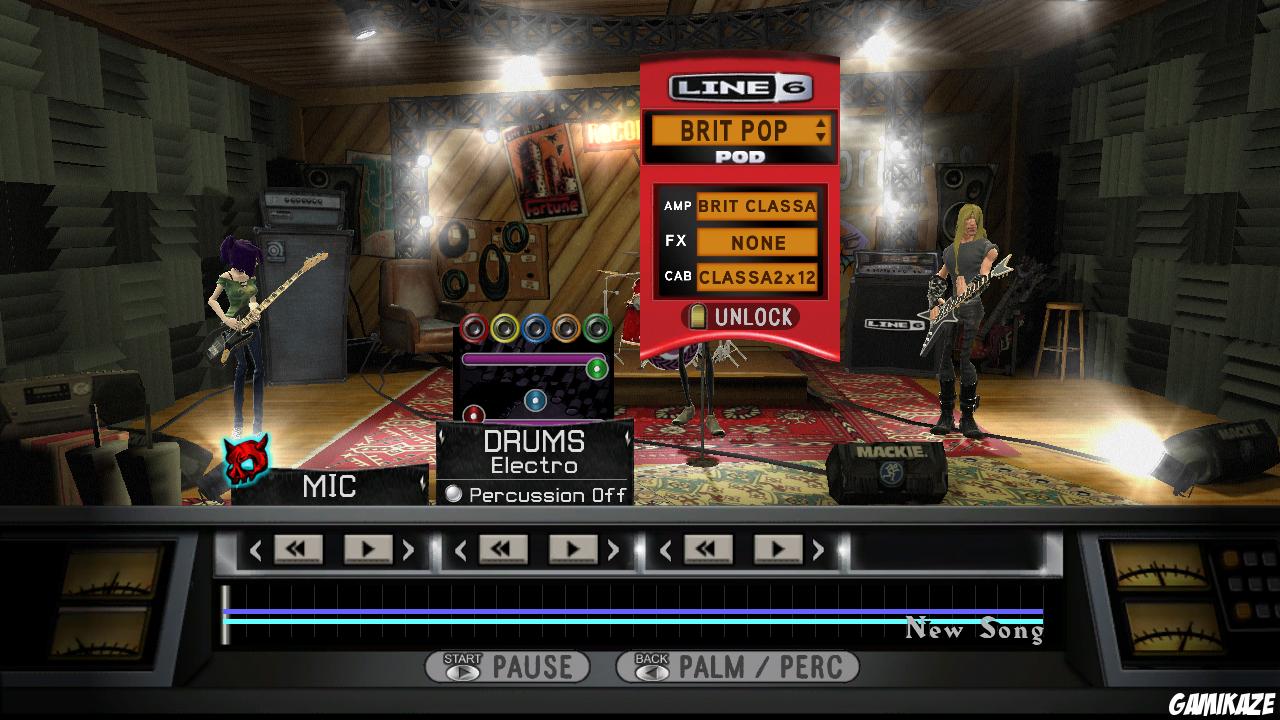Viewport: 1280px width, 720px height.
Task: Open the BRIT POP preset selector
Action: click(x=741, y=130)
